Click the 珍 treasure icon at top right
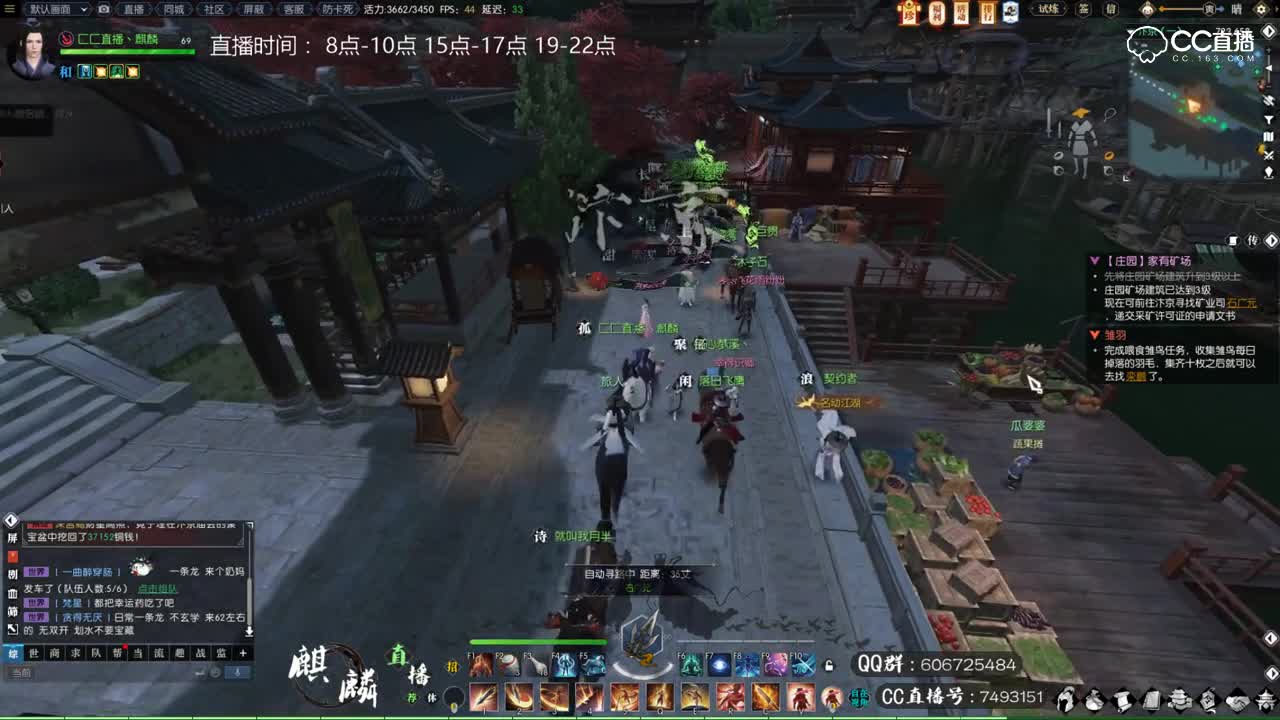 908,12
